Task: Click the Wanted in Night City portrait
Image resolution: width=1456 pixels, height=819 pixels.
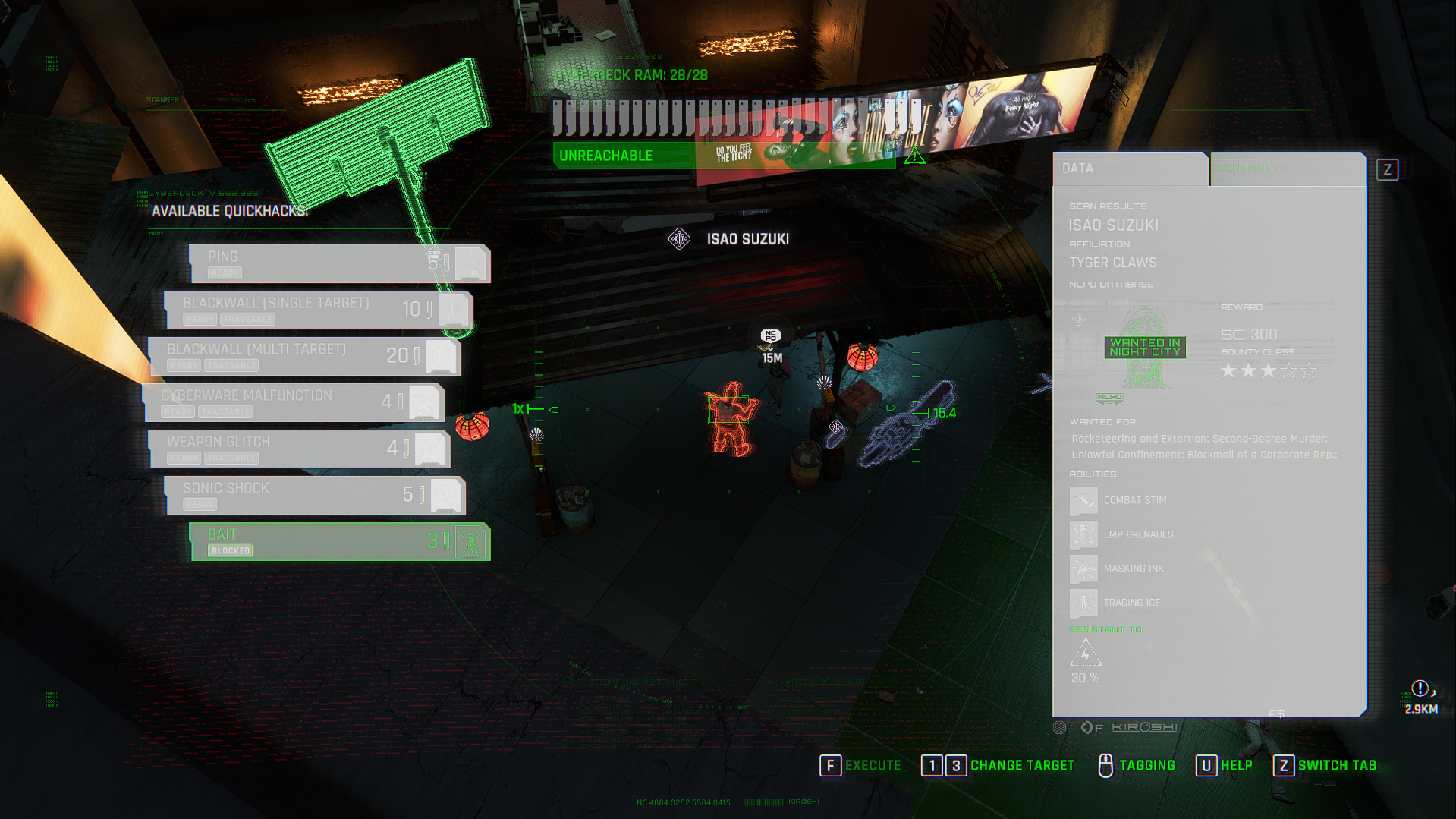Action: coord(1144,348)
